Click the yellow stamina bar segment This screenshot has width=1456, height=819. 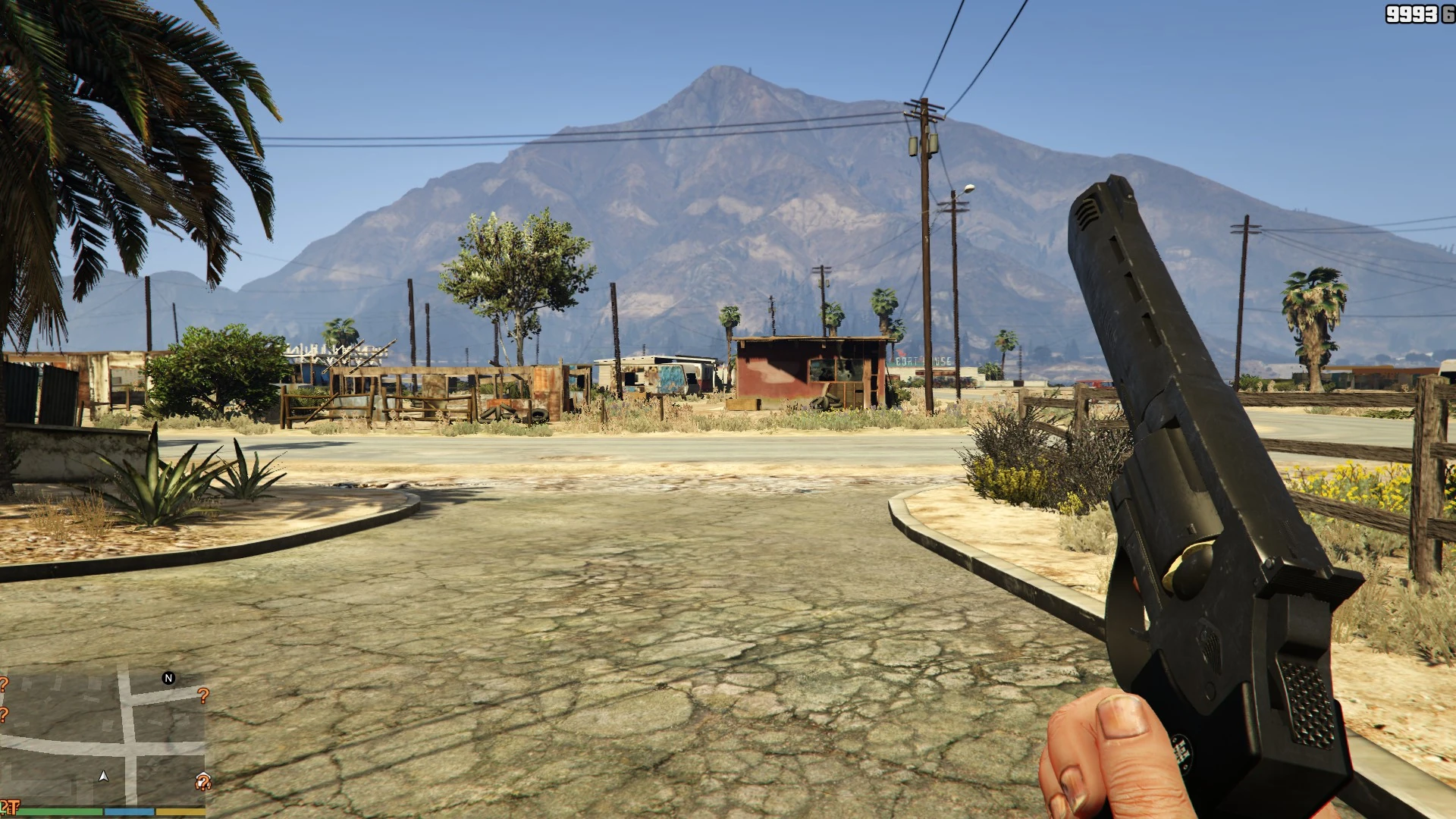coord(180,811)
